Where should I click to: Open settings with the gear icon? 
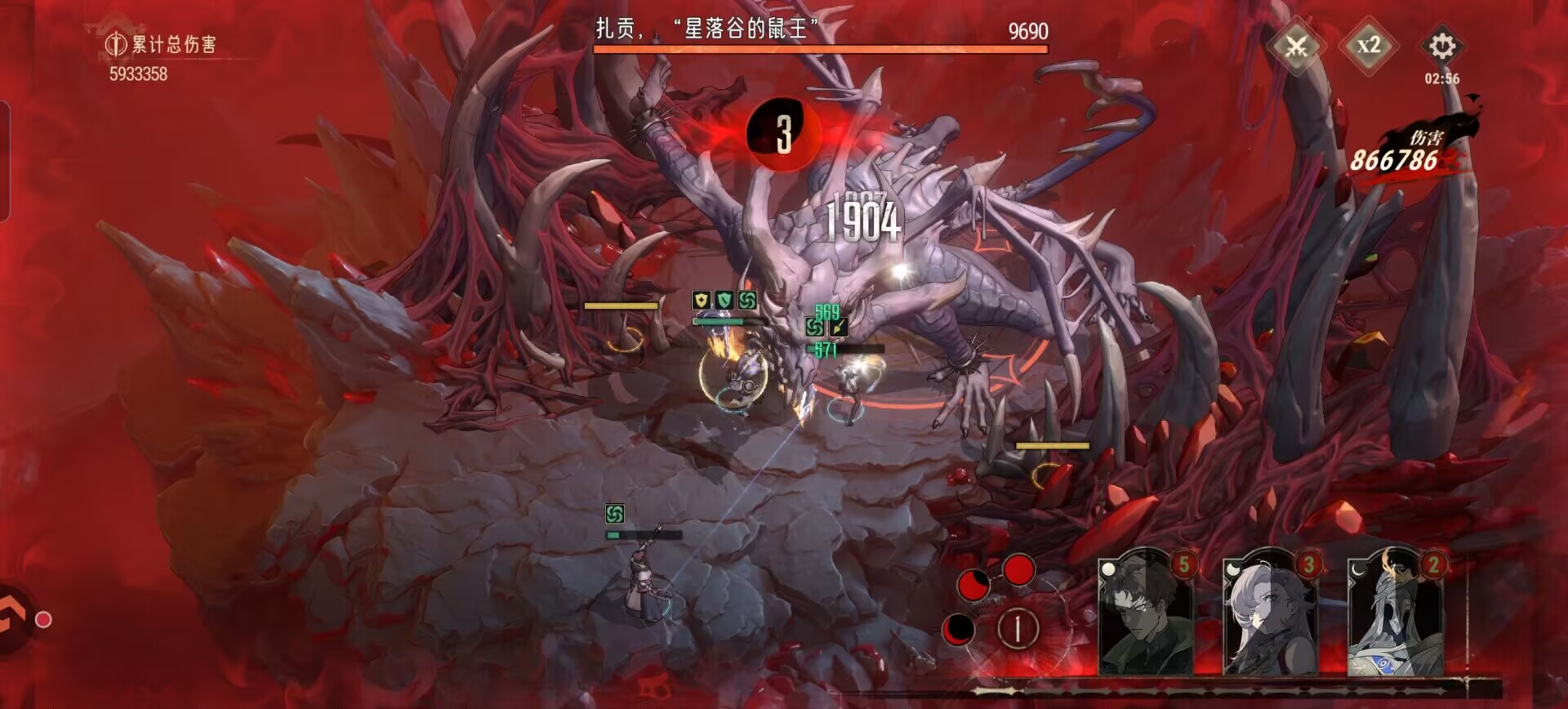click(x=1441, y=46)
